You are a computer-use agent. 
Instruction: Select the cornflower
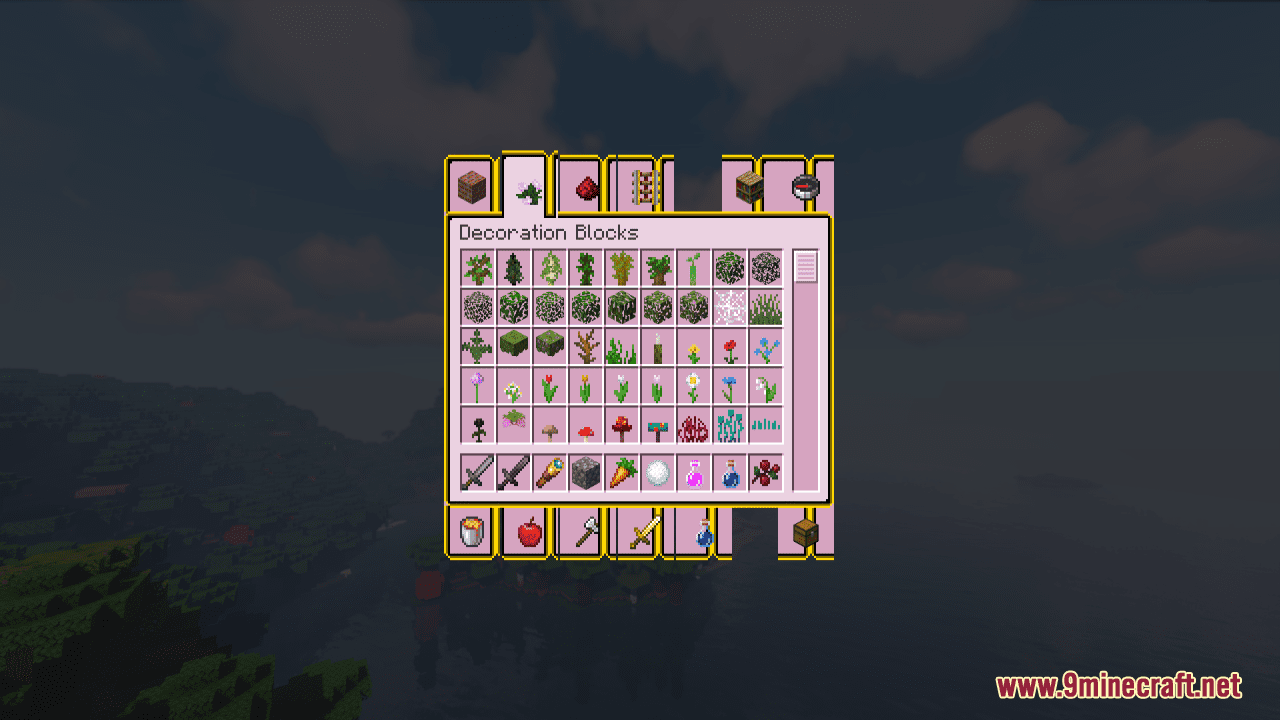[729, 385]
